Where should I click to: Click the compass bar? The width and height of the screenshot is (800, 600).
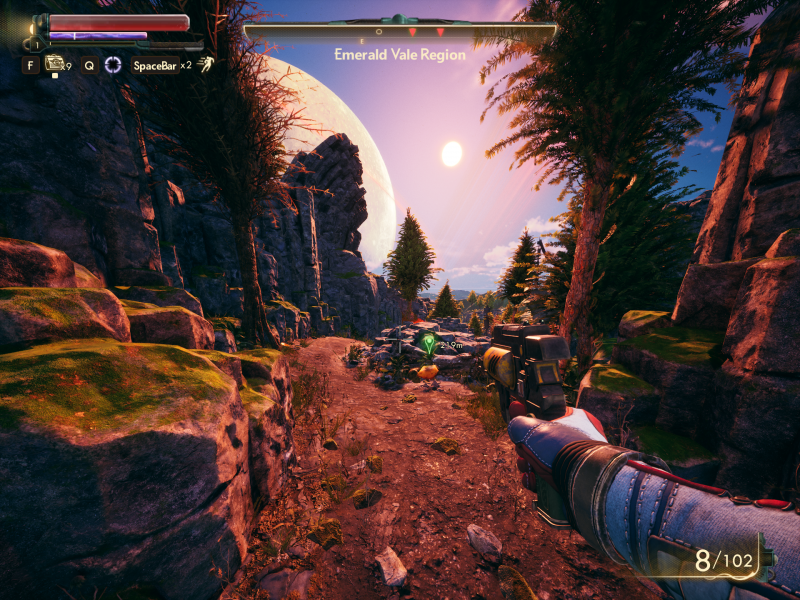(x=400, y=32)
